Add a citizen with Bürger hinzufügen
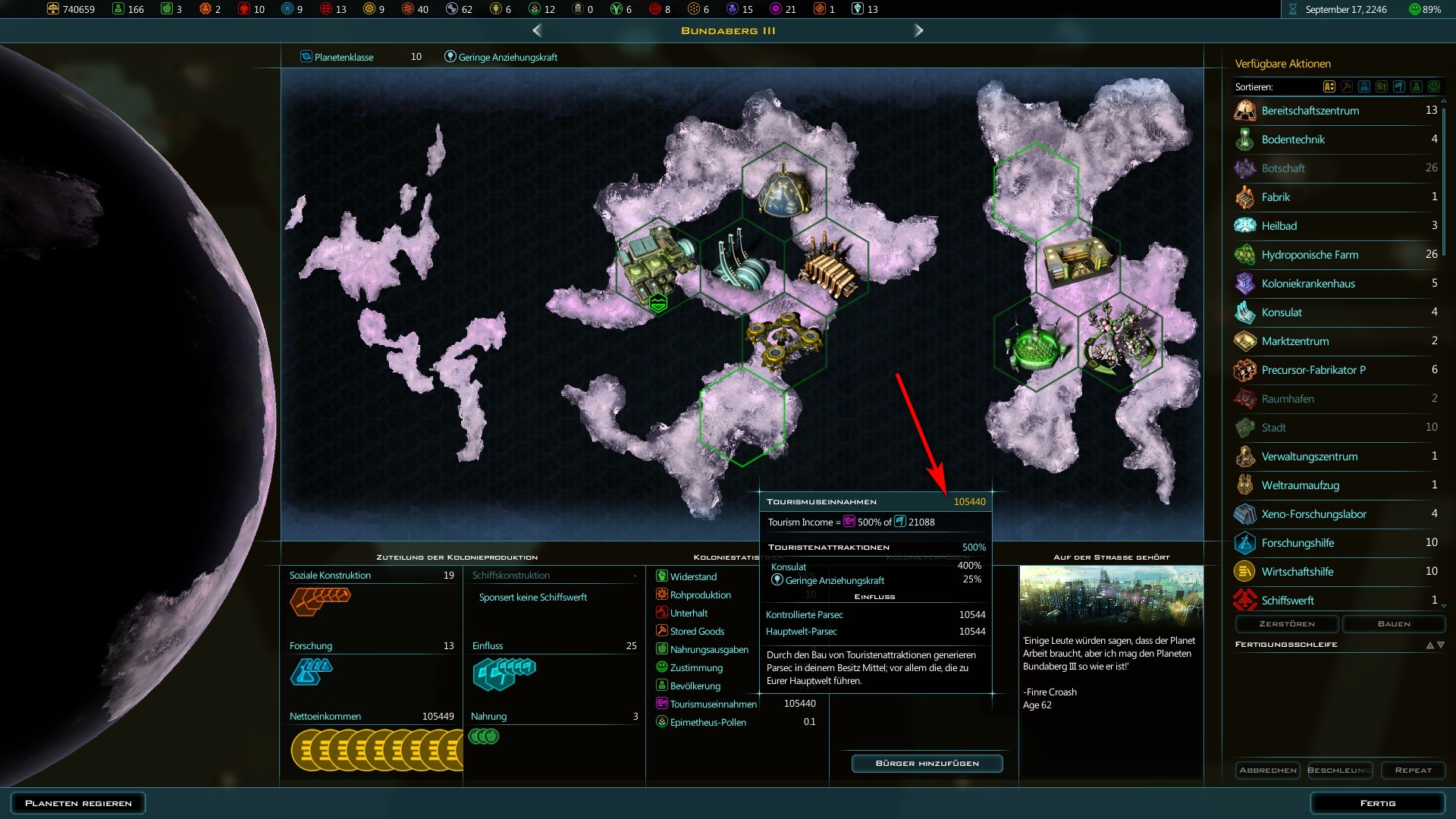The height and width of the screenshot is (819, 1456). tap(927, 764)
